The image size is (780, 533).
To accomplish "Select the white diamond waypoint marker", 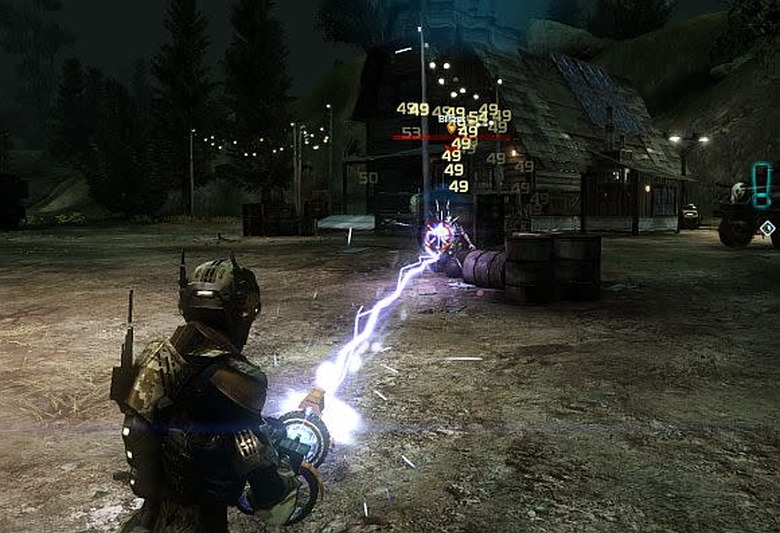I will [767, 228].
